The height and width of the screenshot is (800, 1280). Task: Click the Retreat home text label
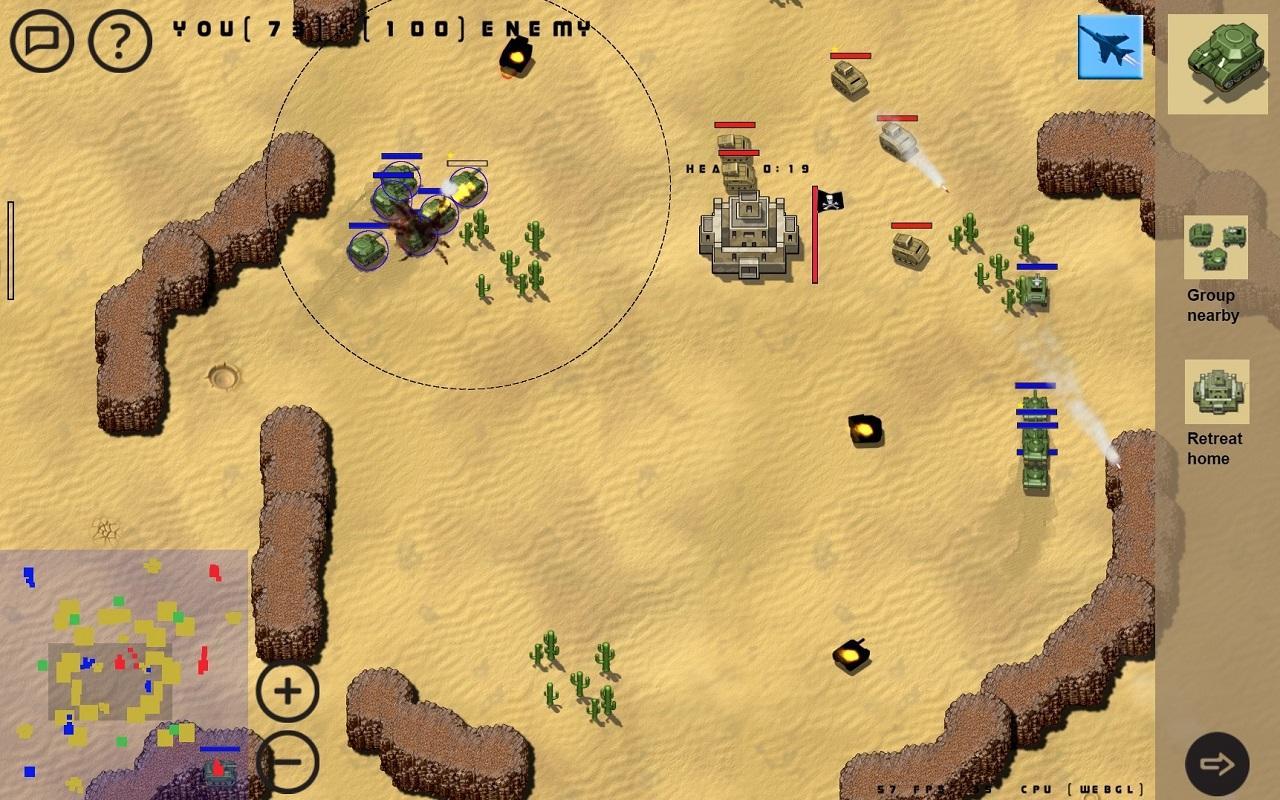[1215, 449]
